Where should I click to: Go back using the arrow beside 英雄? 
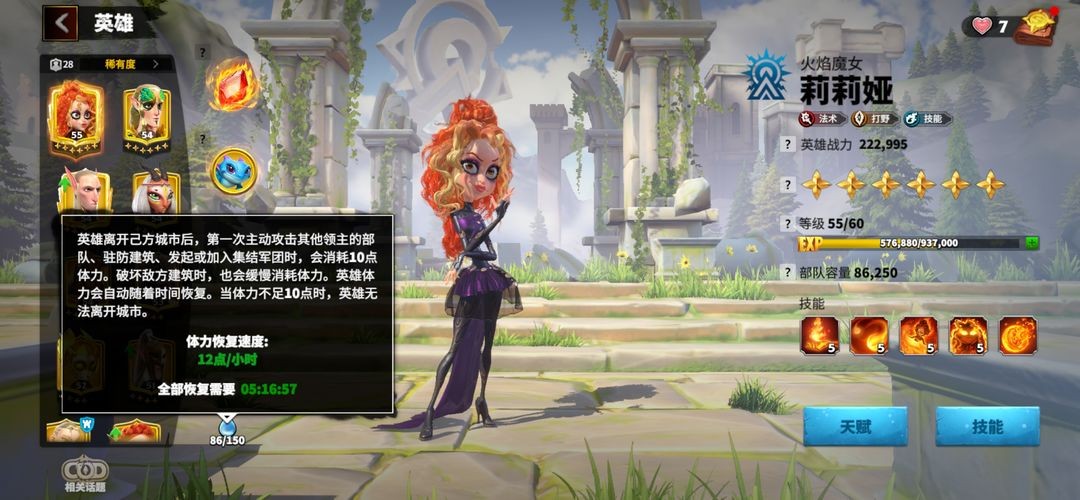[61, 22]
